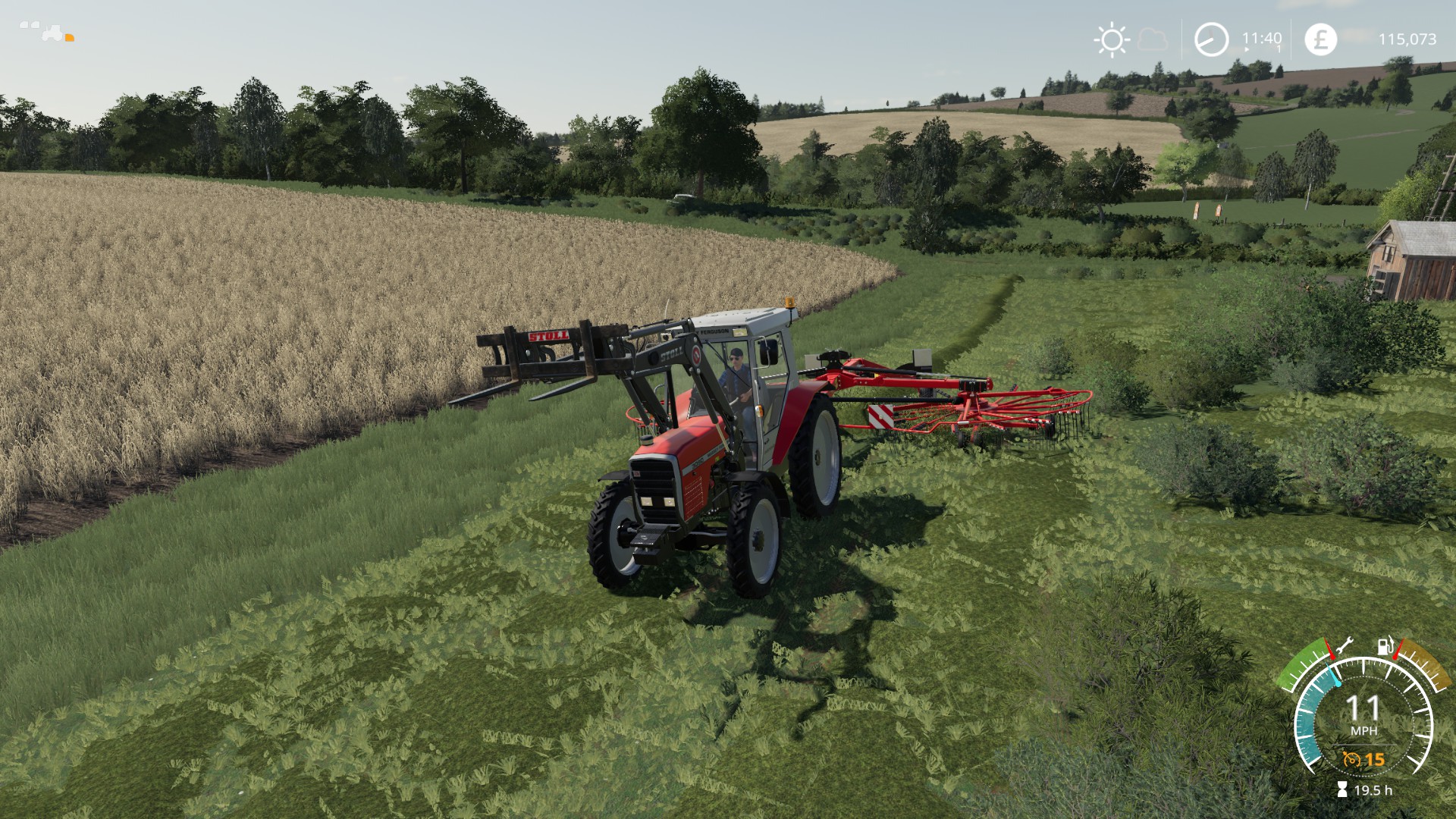Click the game clock icon
Viewport: 1456px width, 819px height.
(x=1211, y=39)
